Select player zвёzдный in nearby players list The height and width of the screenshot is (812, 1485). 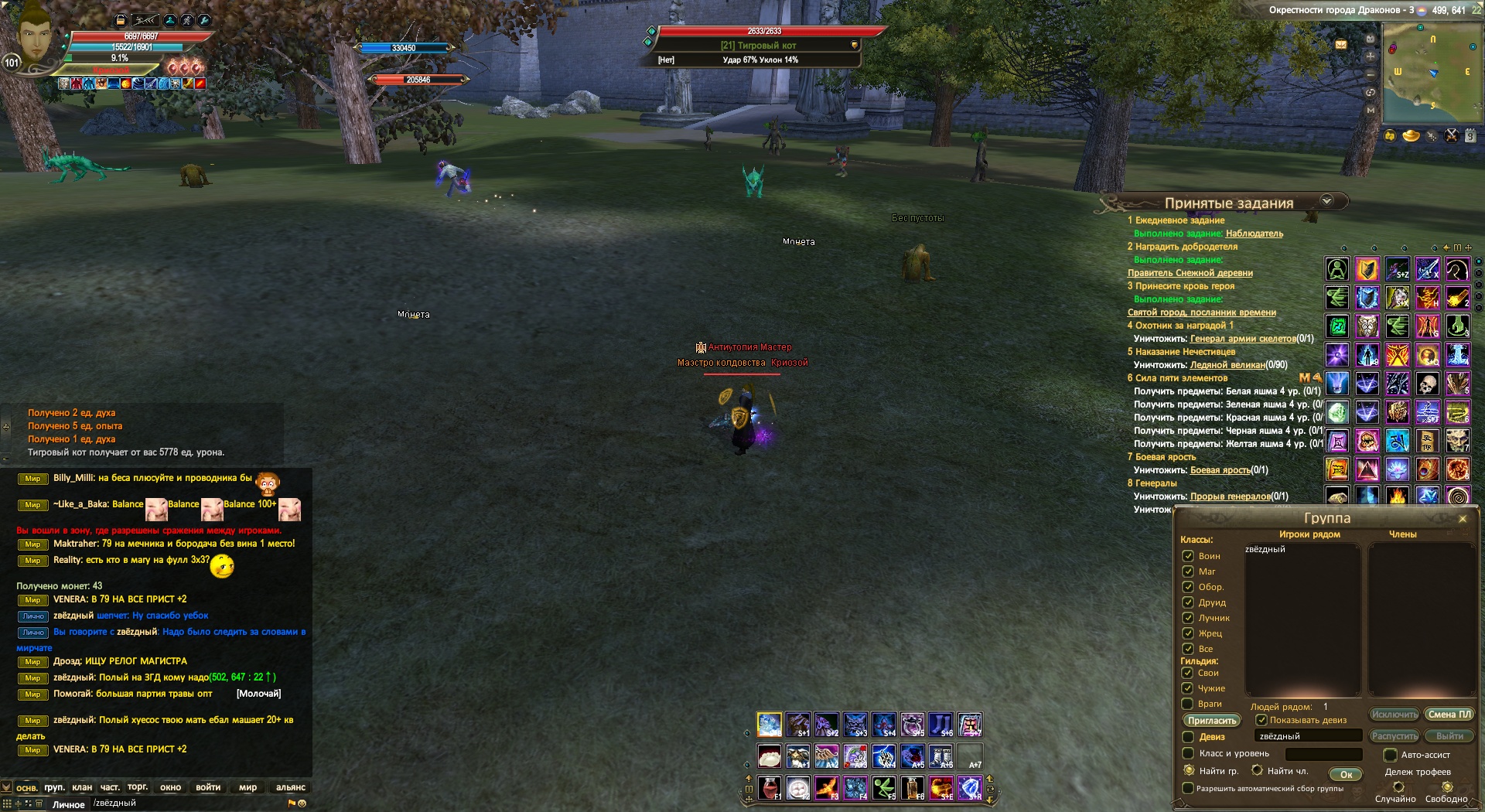[1265, 550]
